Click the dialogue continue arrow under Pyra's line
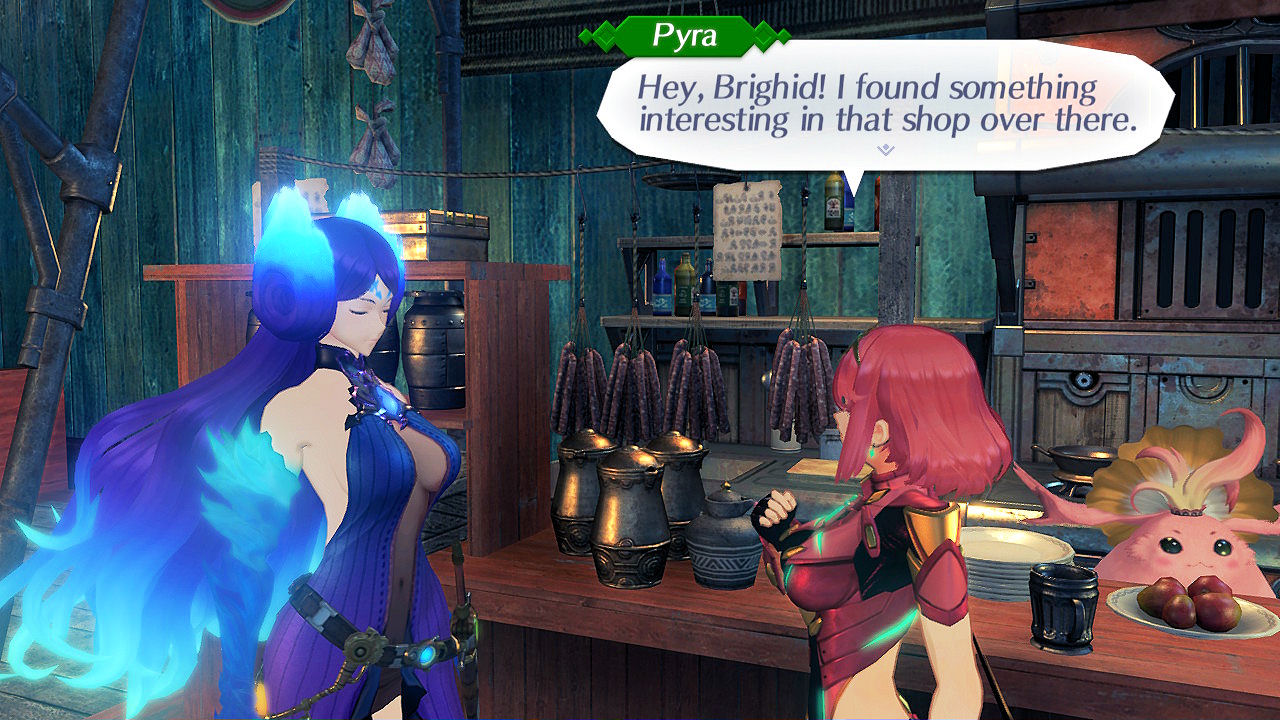 (885, 150)
